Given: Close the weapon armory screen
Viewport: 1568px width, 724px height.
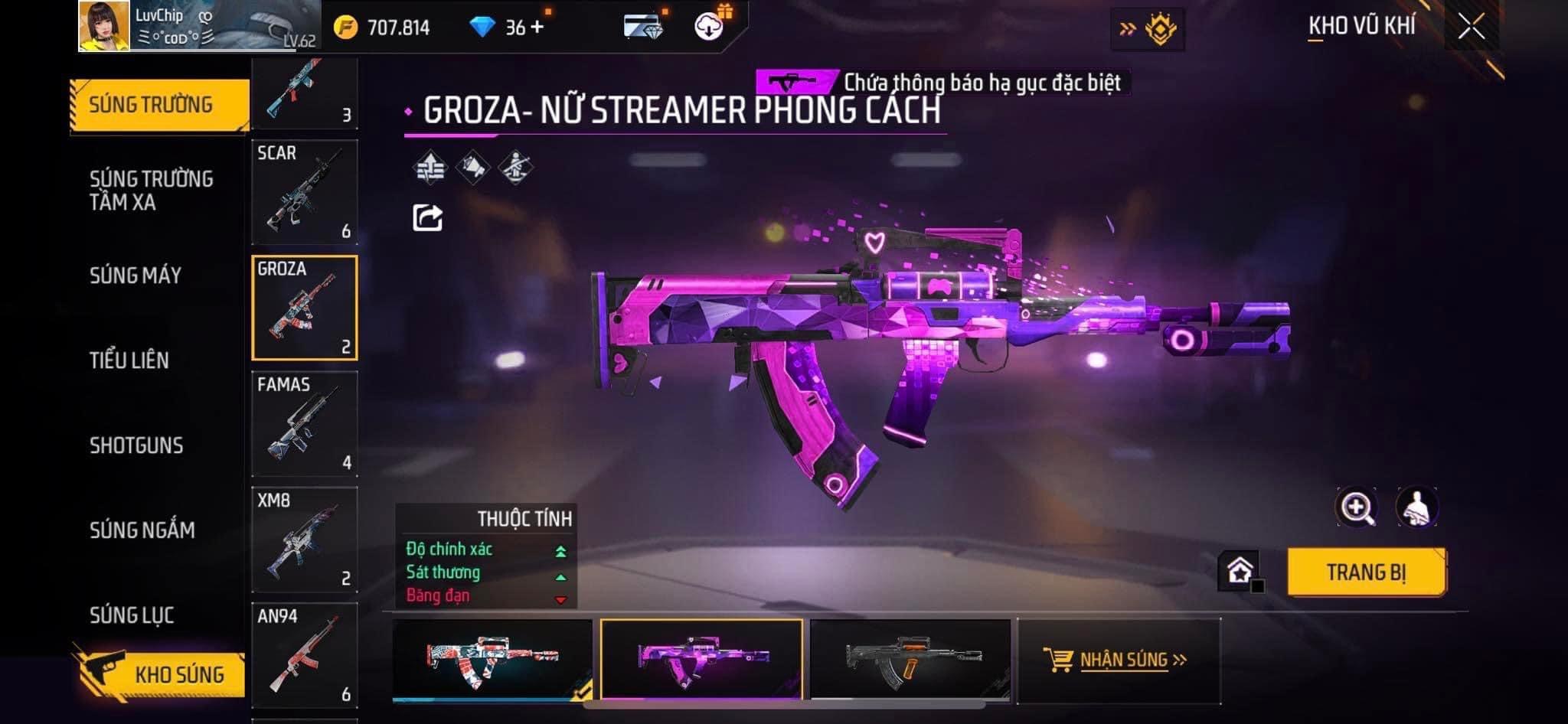Looking at the screenshot, I should (x=1471, y=28).
